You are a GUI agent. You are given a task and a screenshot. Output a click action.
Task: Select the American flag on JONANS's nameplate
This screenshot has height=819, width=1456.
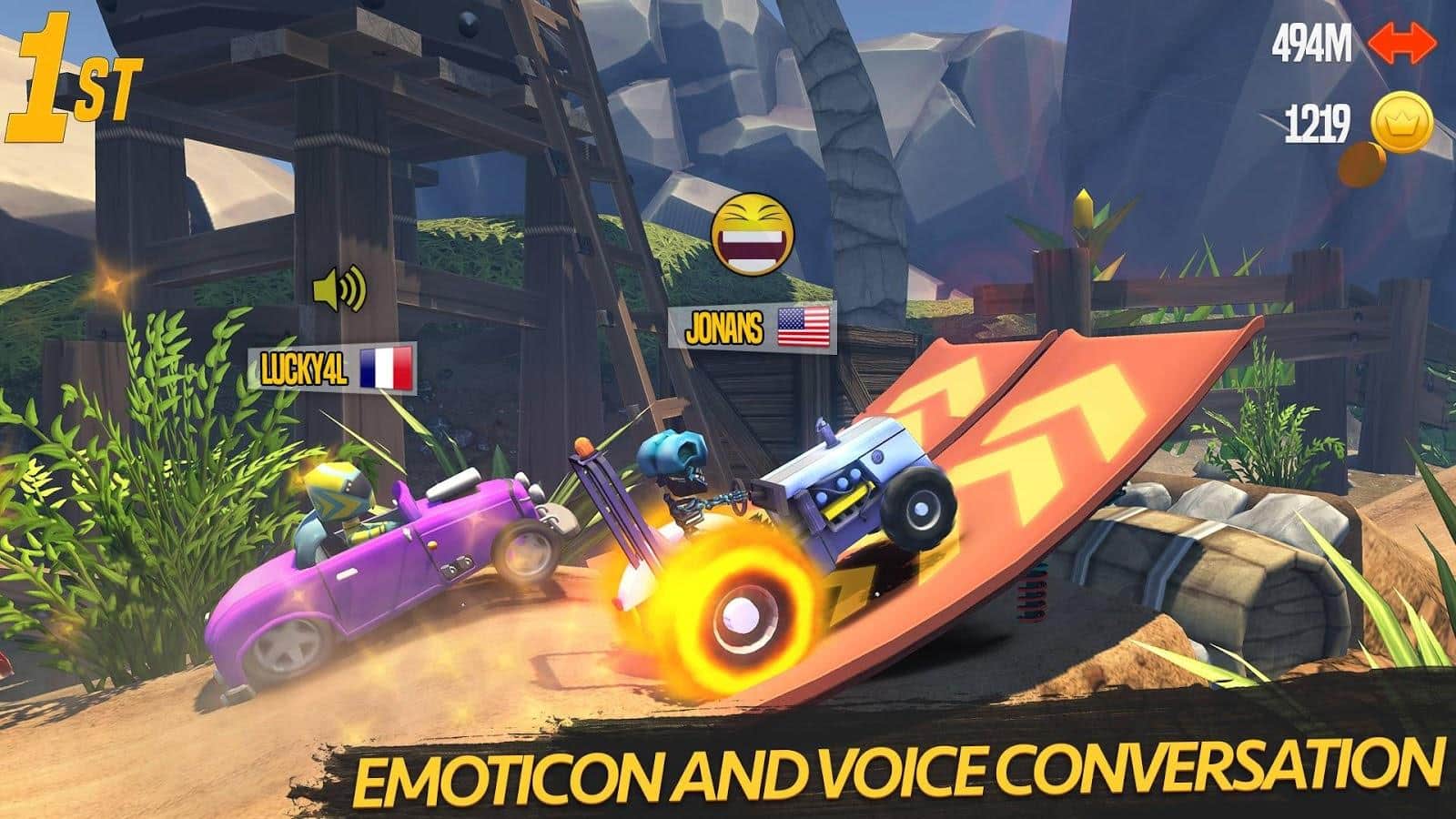(804, 327)
